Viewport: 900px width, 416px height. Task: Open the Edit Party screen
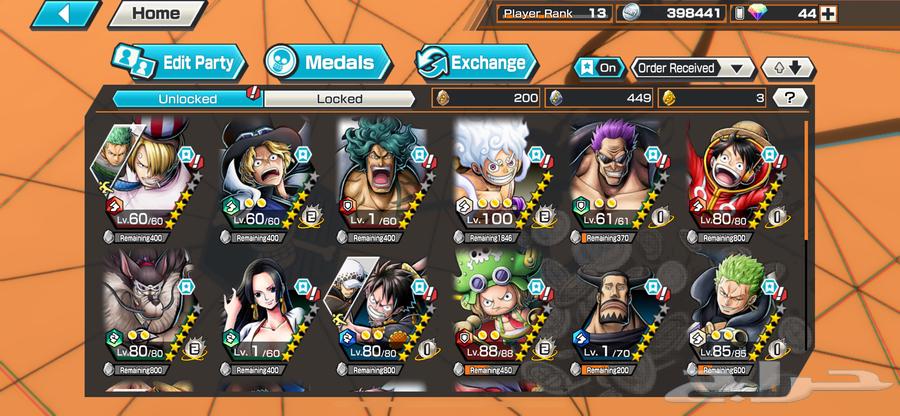tap(179, 64)
